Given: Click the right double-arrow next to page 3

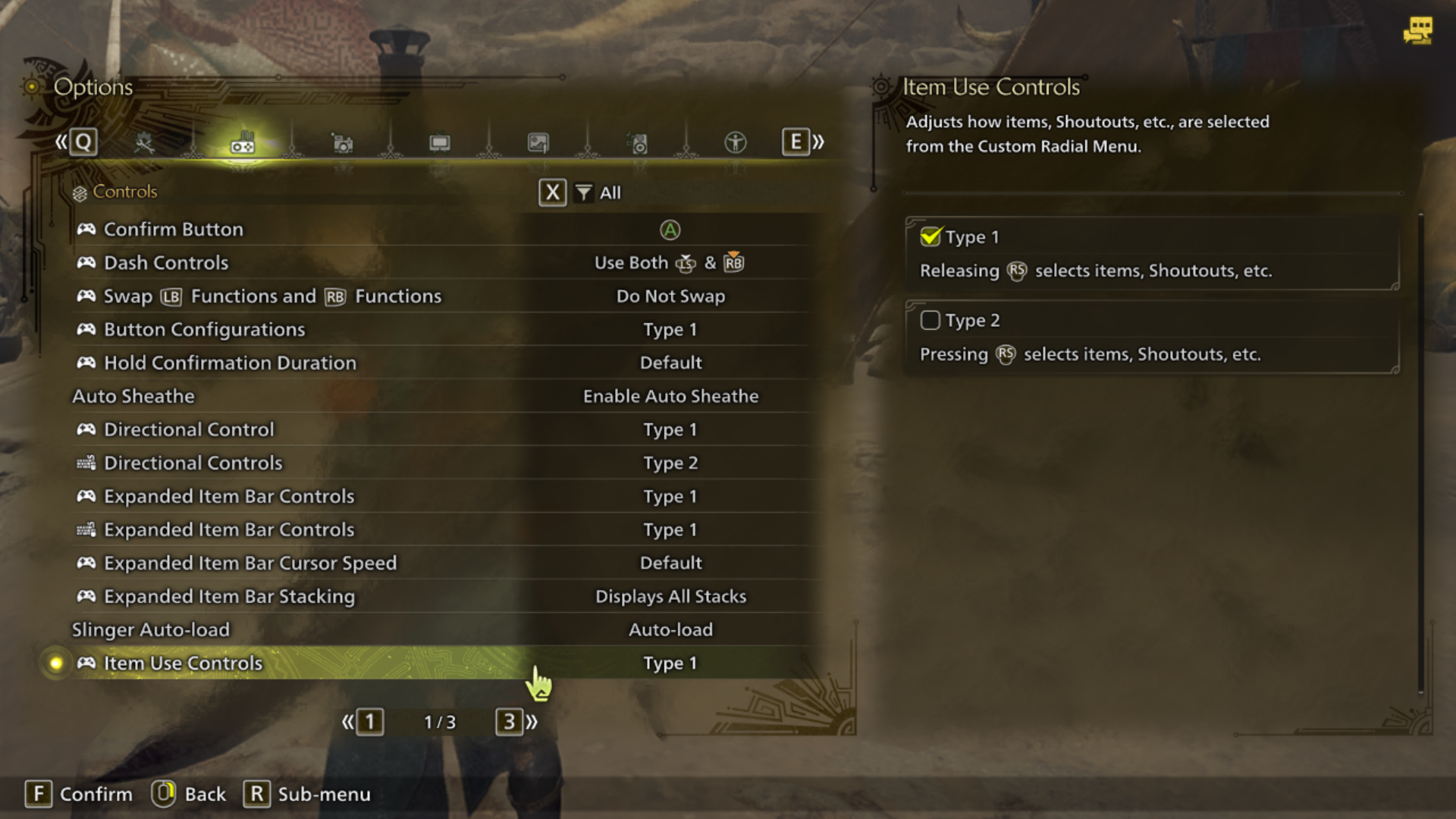Looking at the screenshot, I should 532,722.
